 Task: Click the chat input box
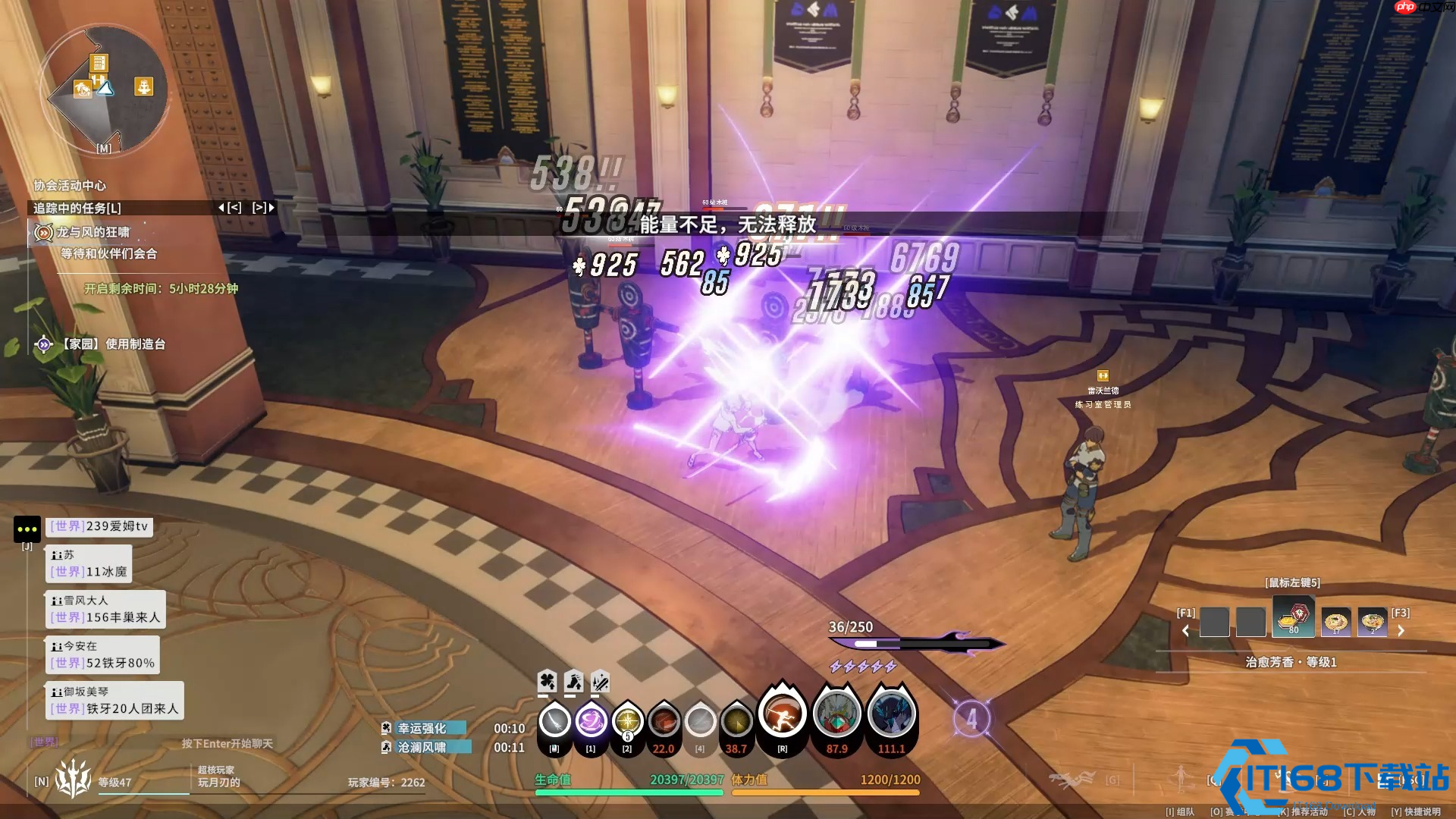226,743
